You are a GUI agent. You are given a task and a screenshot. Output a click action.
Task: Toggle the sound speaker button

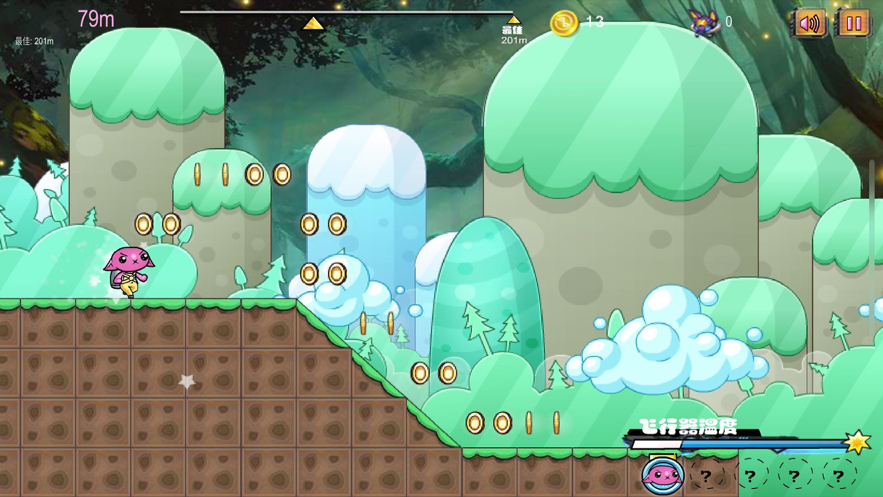point(809,23)
